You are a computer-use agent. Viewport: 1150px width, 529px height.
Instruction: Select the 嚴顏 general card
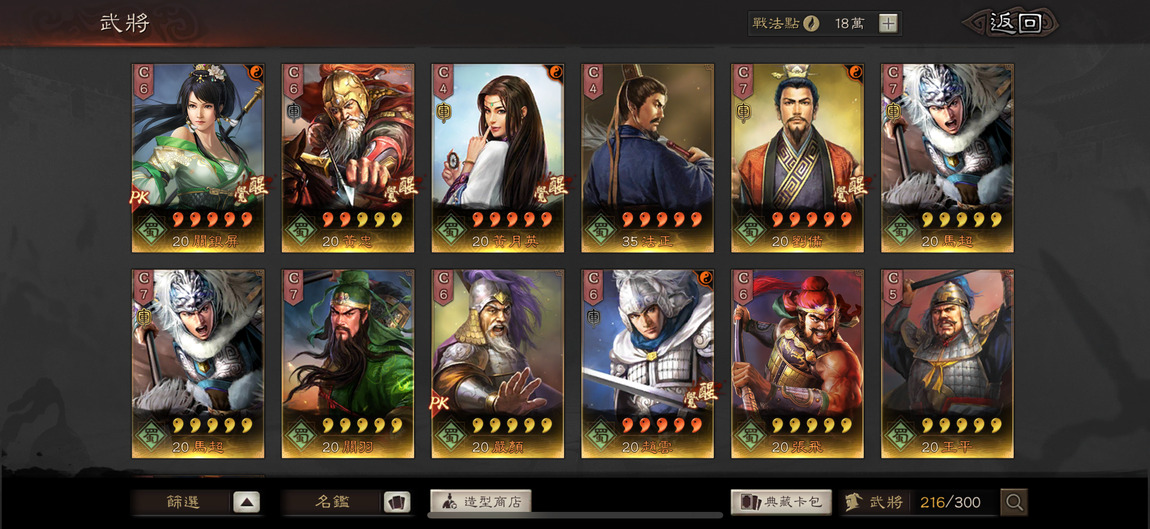click(x=498, y=363)
